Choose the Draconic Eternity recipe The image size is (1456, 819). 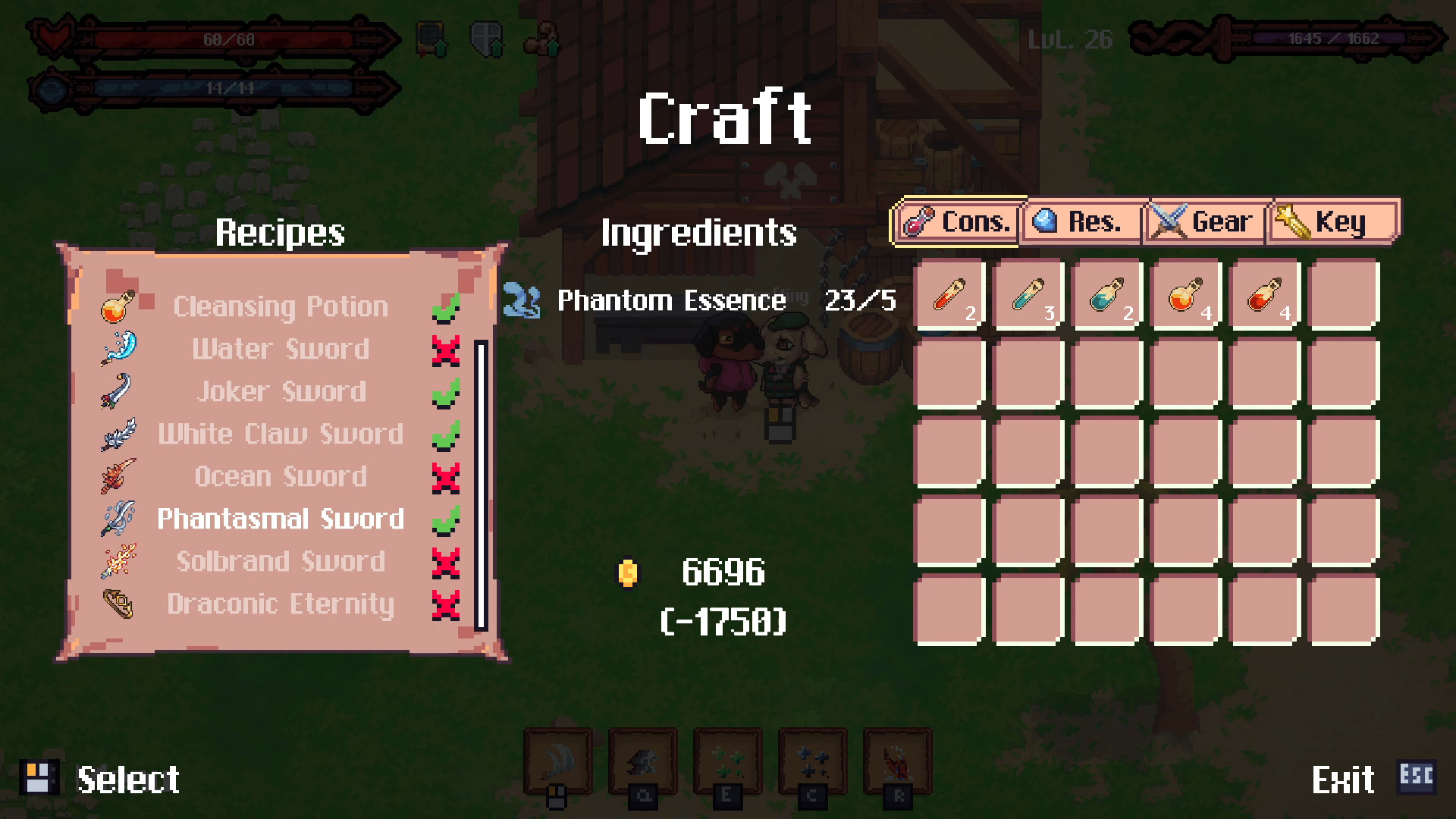(281, 604)
